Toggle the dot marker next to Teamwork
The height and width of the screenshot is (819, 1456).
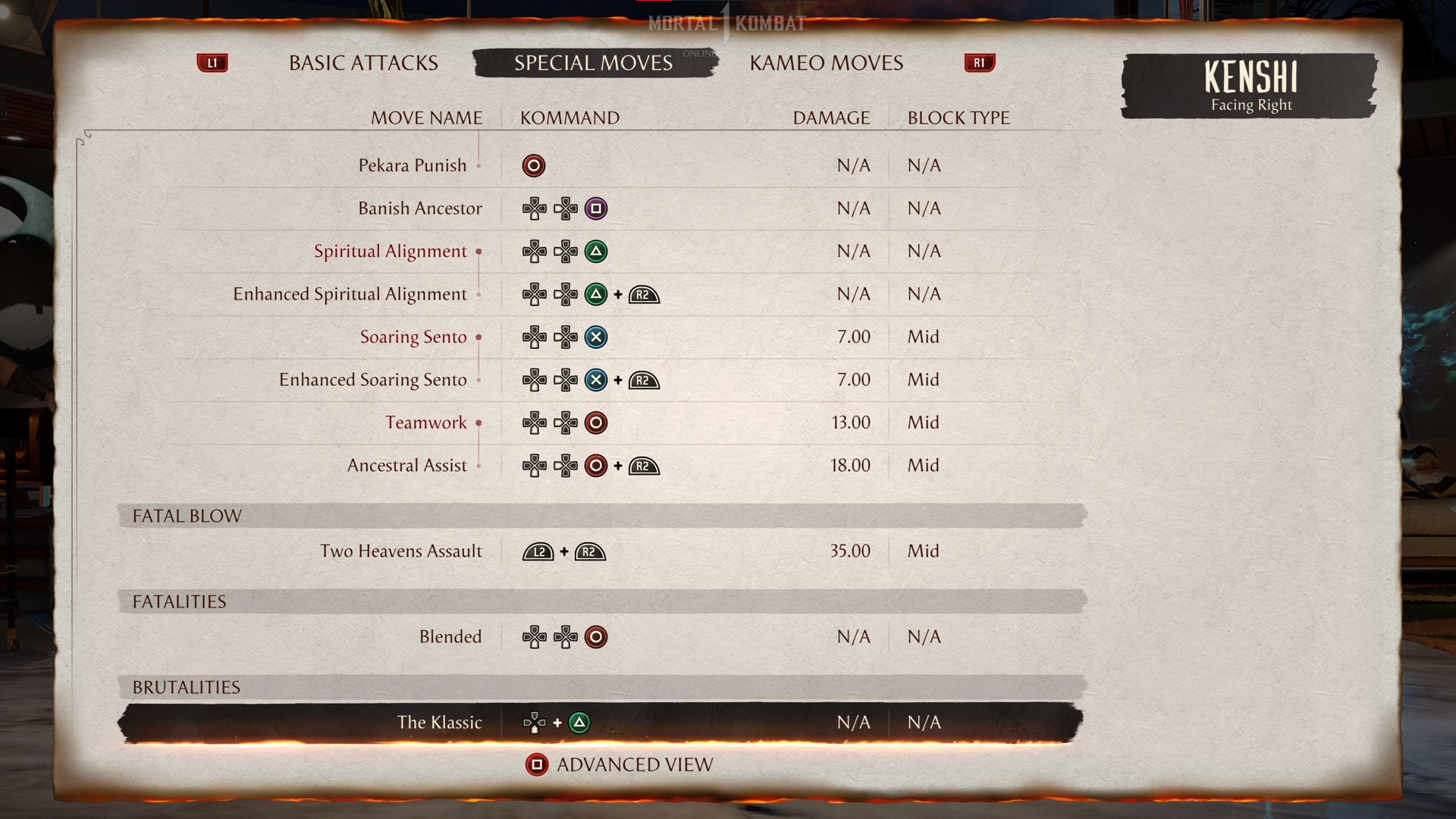tap(478, 423)
